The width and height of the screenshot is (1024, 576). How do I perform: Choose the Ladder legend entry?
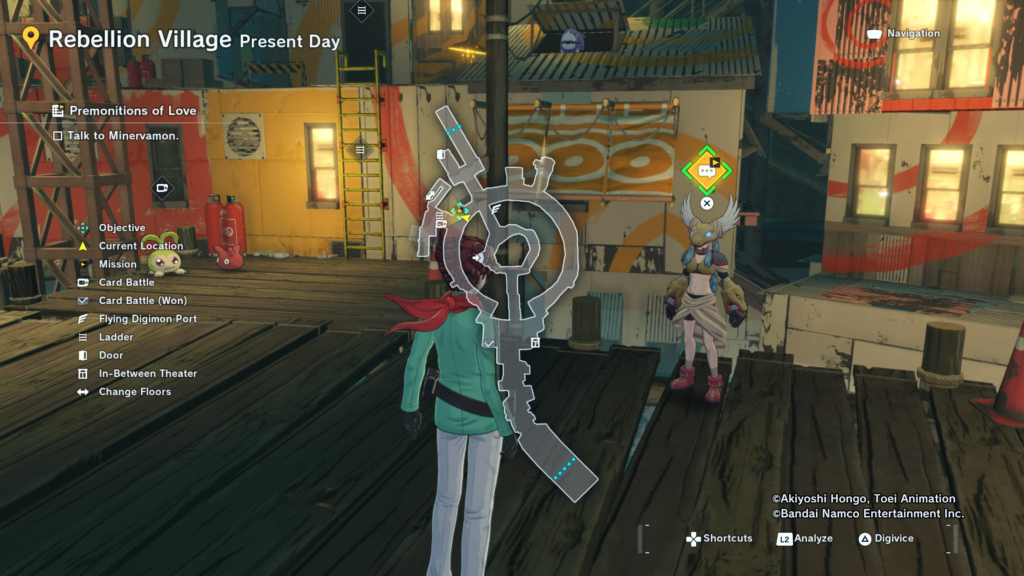click(x=115, y=337)
